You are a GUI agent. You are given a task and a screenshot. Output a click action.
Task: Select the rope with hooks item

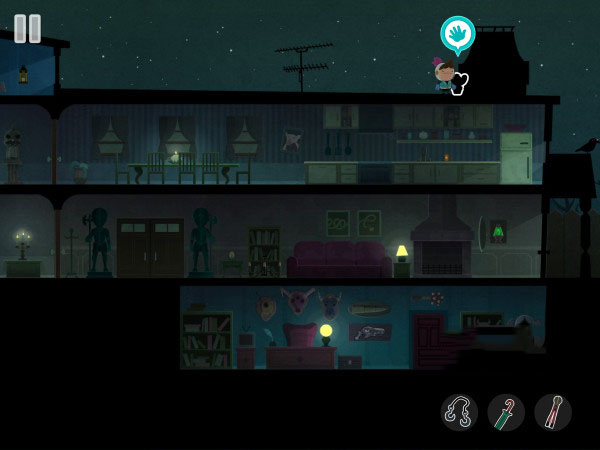459,411
